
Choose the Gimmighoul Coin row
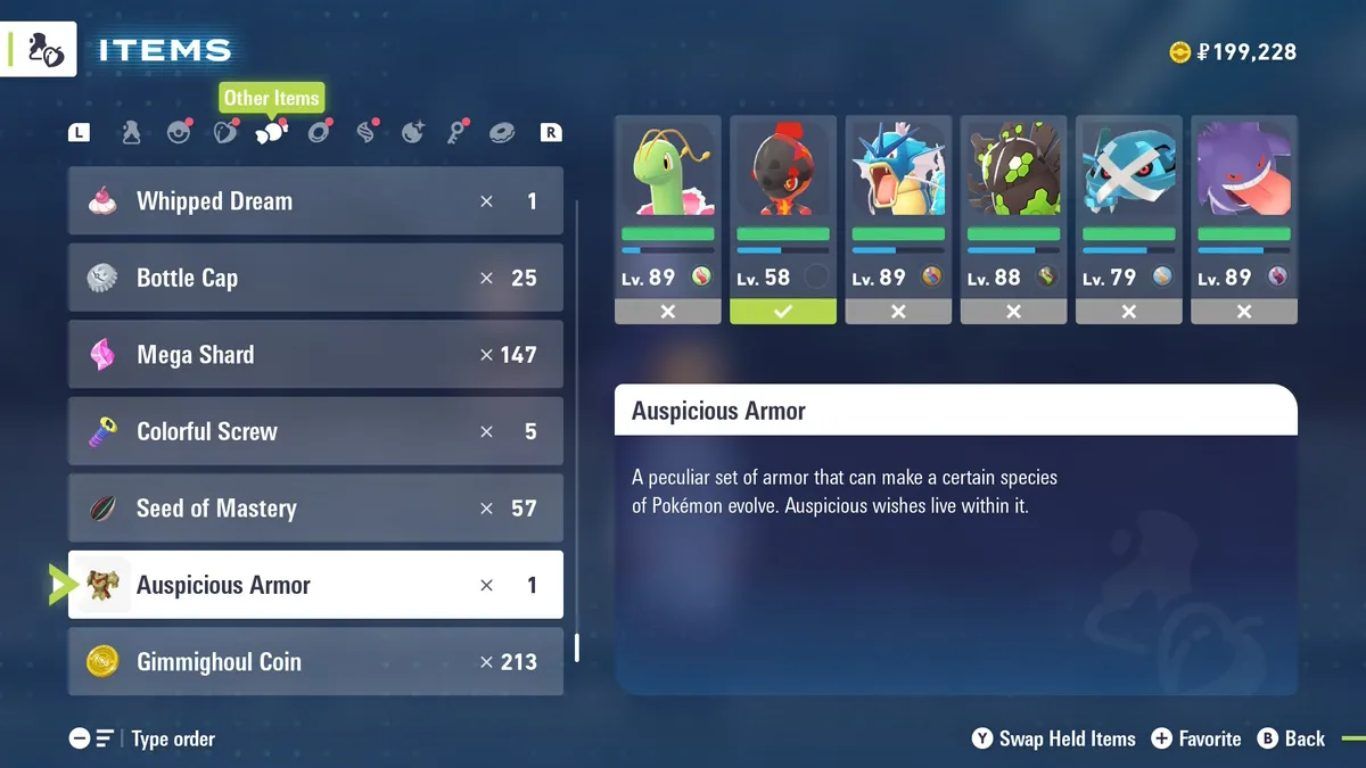[x=315, y=661]
